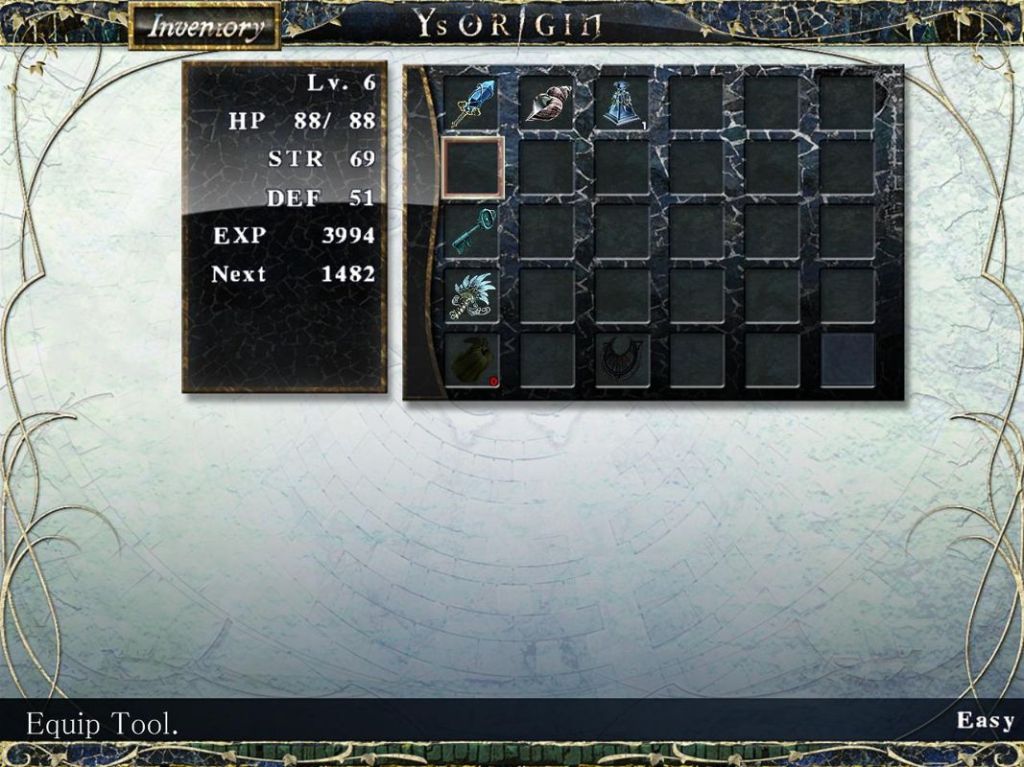Image resolution: width=1024 pixels, height=767 pixels.
Task: Select the blue bell statue item
Action: [621, 104]
